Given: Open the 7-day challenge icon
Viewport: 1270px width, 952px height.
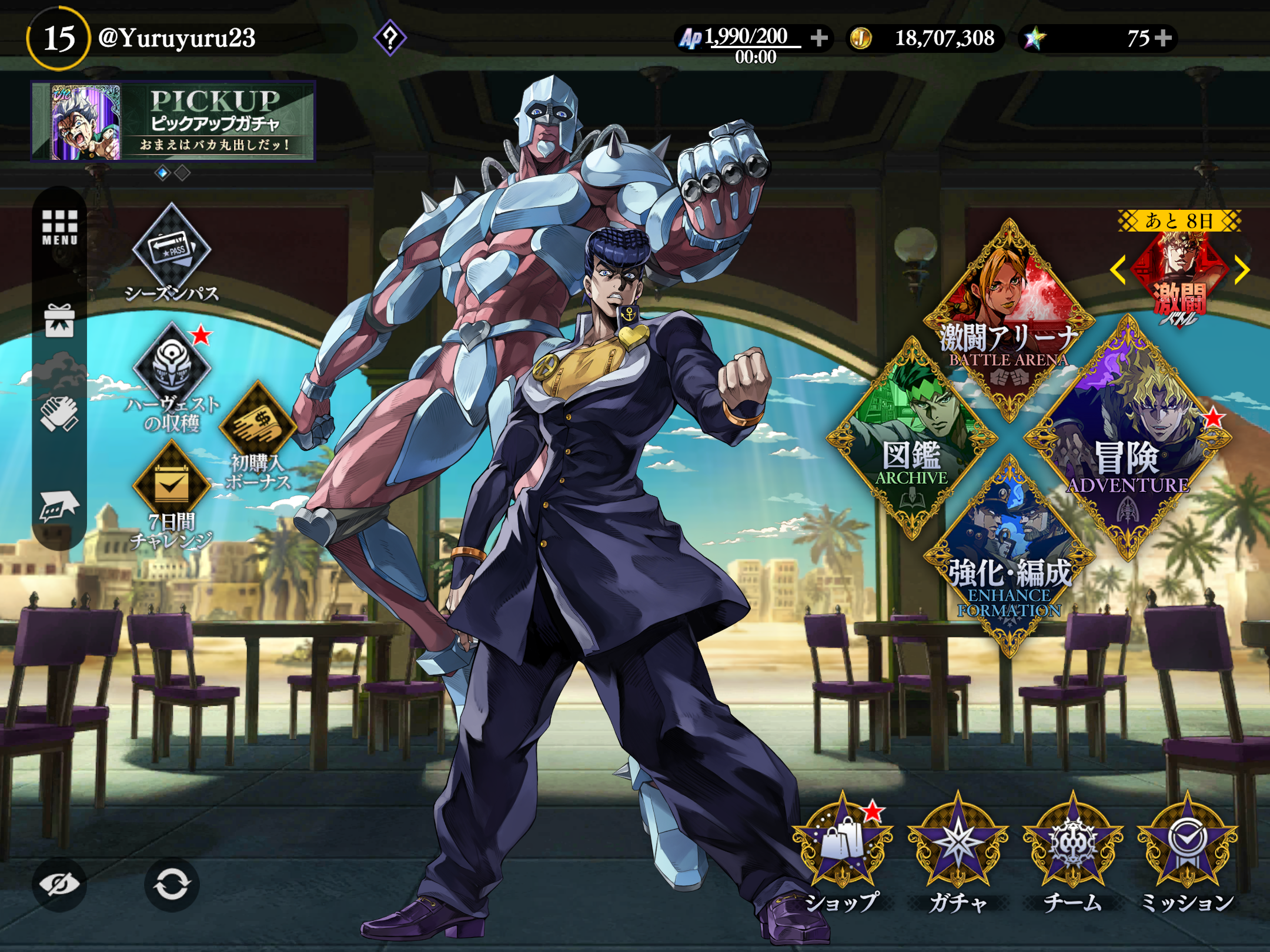Looking at the screenshot, I should point(171,486).
